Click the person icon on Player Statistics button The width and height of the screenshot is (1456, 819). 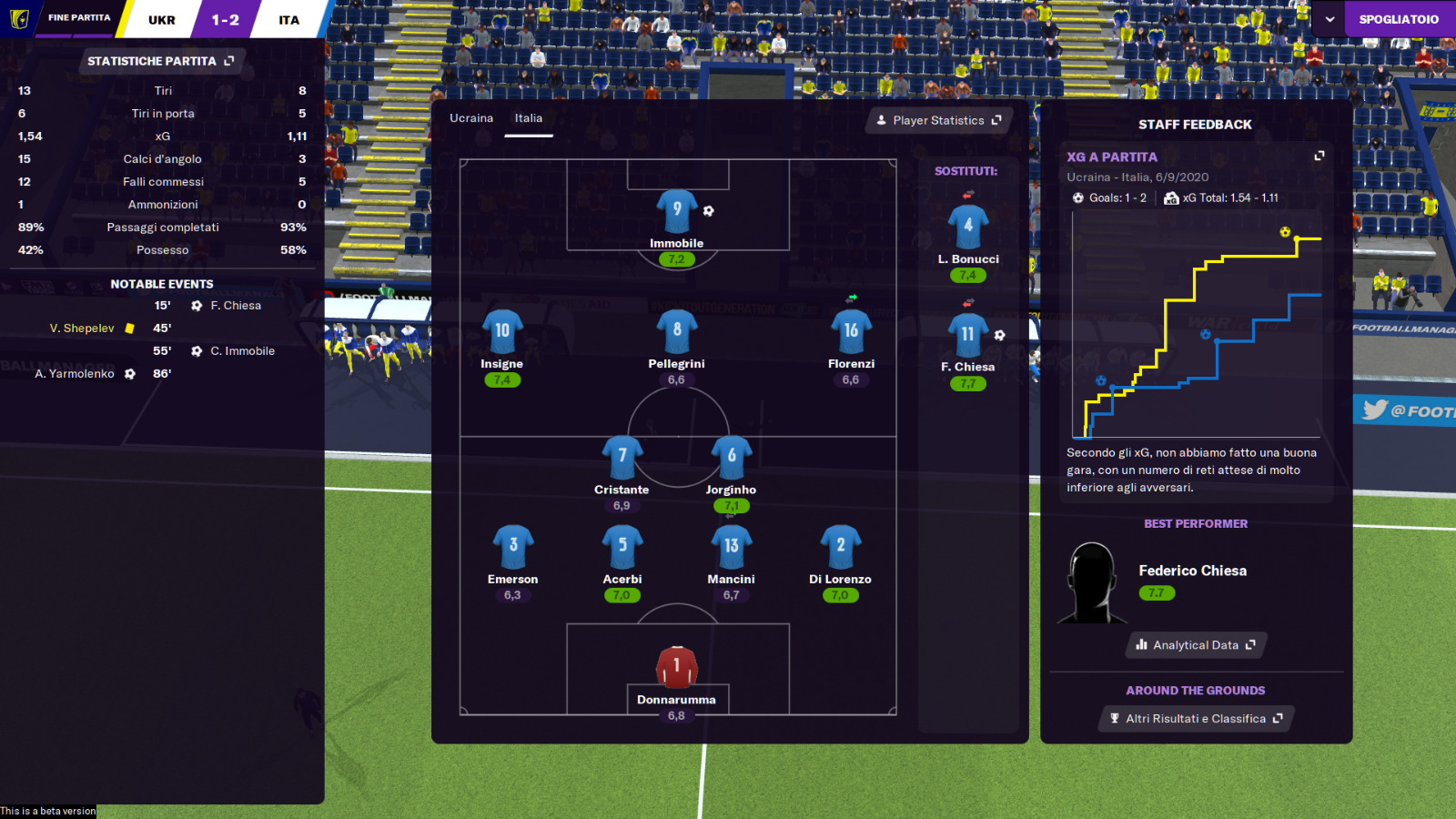[881, 120]
